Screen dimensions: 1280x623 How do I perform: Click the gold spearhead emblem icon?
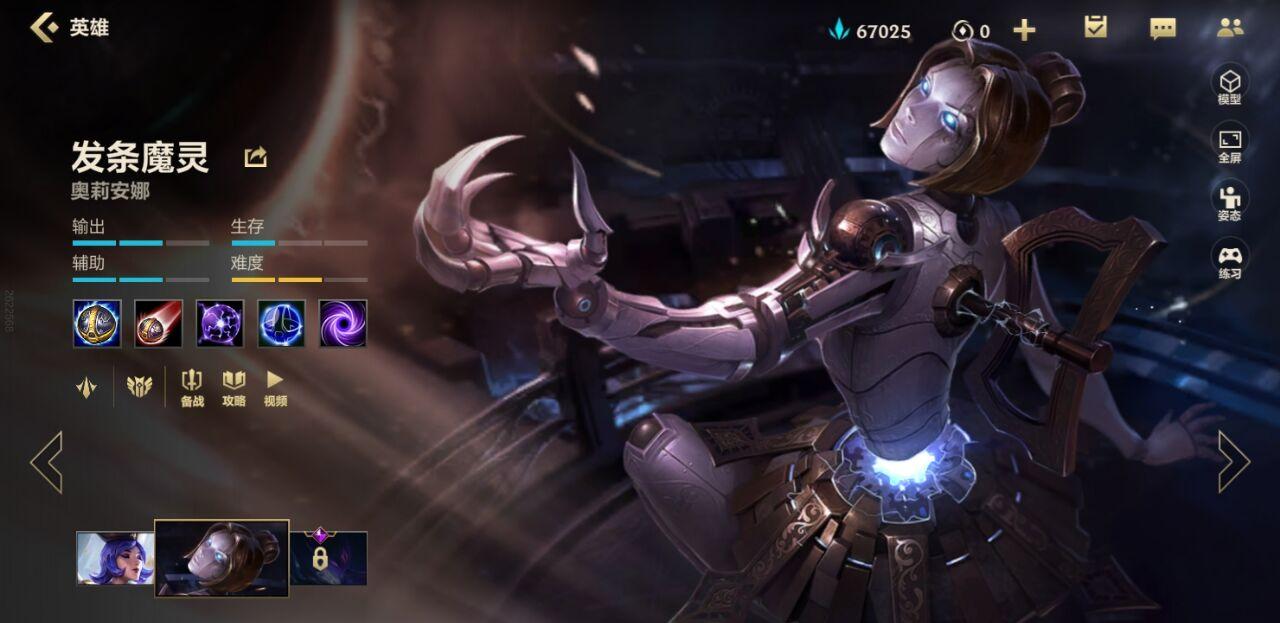pyautogui.click(x=87, y=386)
